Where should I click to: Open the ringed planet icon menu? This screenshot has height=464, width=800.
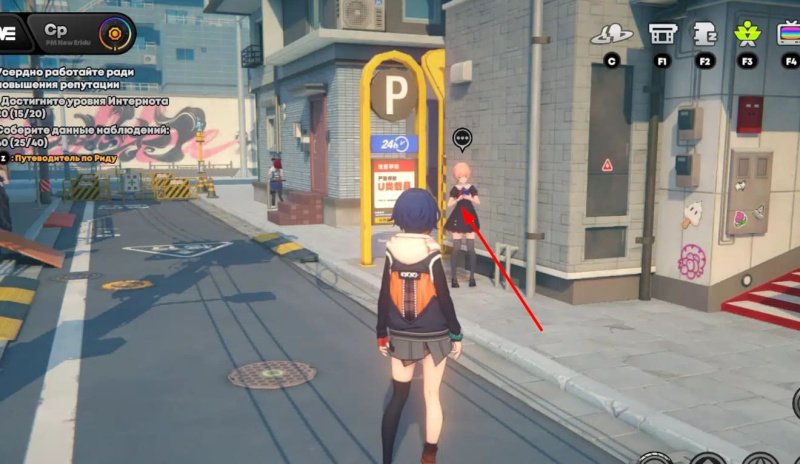(x=611, y=34)
